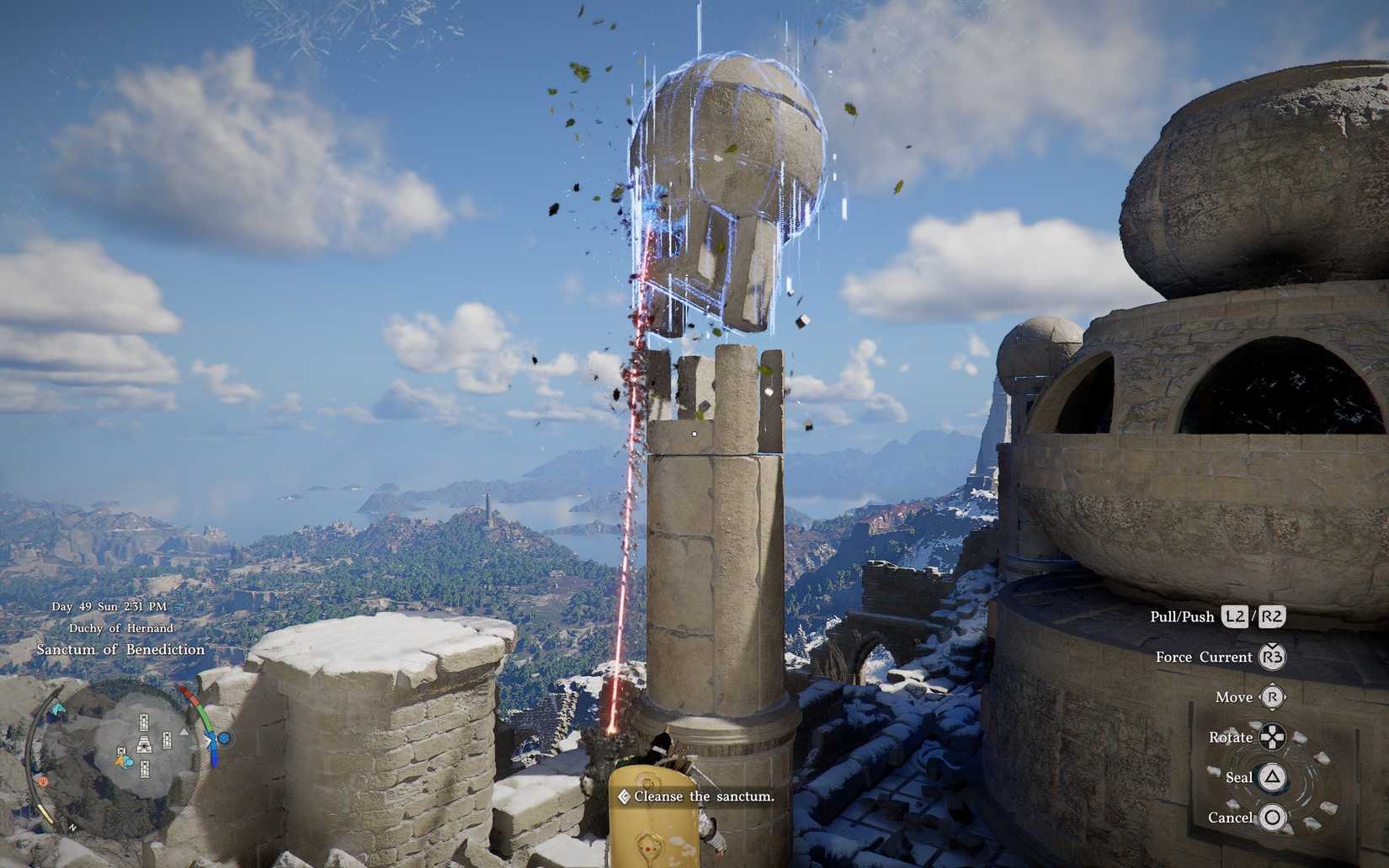Select the horse marker on the minimap
The width and height of the screenshot is (1389, 868).
pyautogui.click(x=56, y=708)
